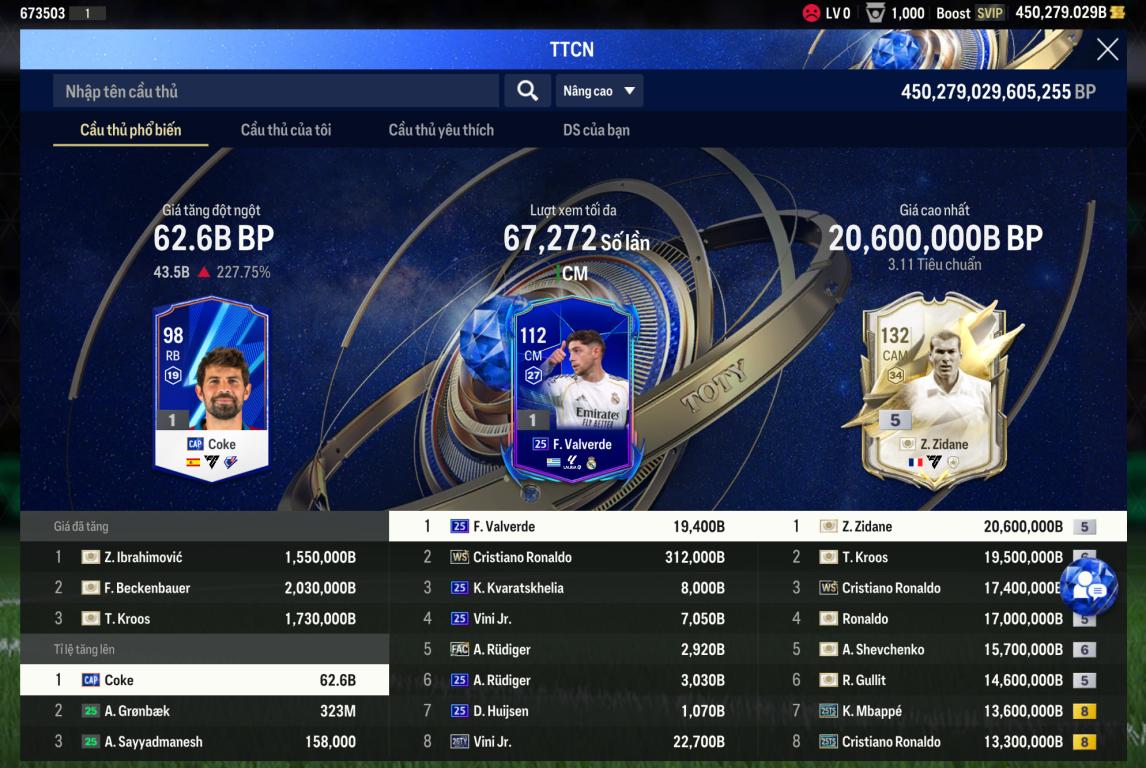Open the DS của bạn tab
Screen dimensions: 1146x768
click(596, 130)
